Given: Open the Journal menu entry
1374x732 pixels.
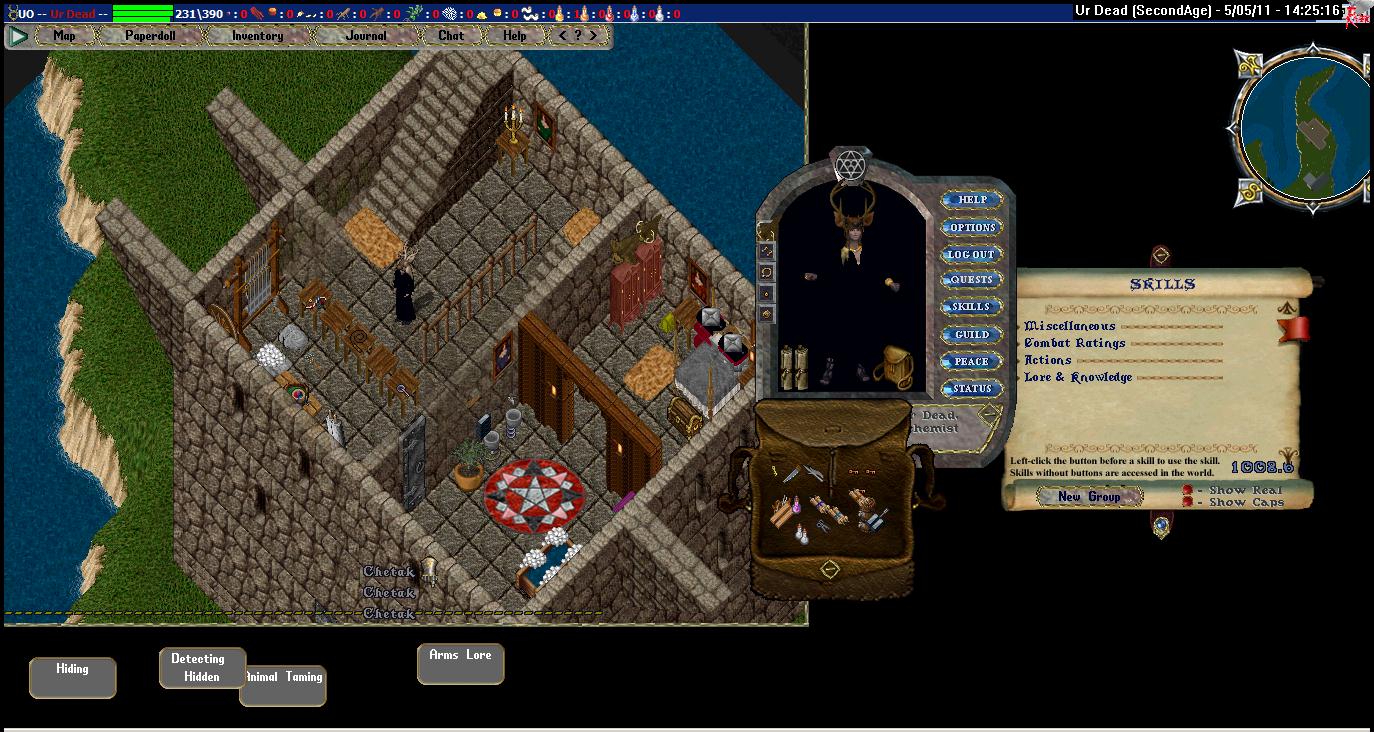Looking at the screenshot, I should [x=366, y=36].
